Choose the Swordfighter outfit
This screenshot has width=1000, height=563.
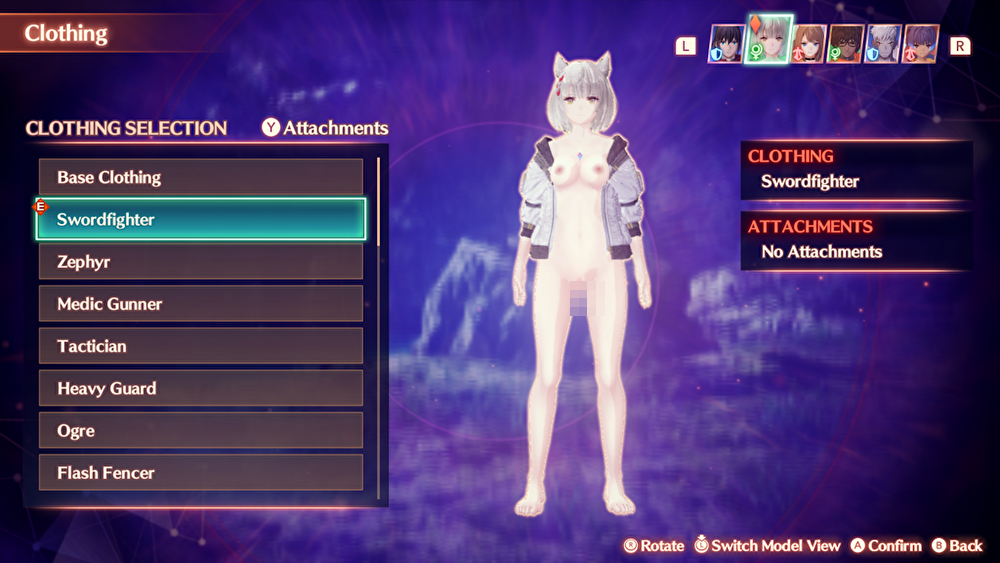click(200, 219)
